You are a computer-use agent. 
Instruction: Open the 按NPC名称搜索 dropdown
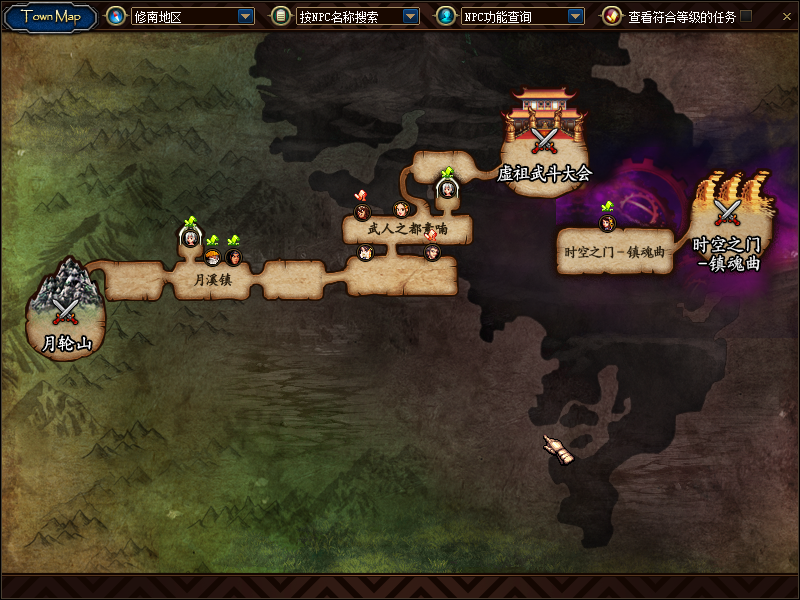(410, 16)
